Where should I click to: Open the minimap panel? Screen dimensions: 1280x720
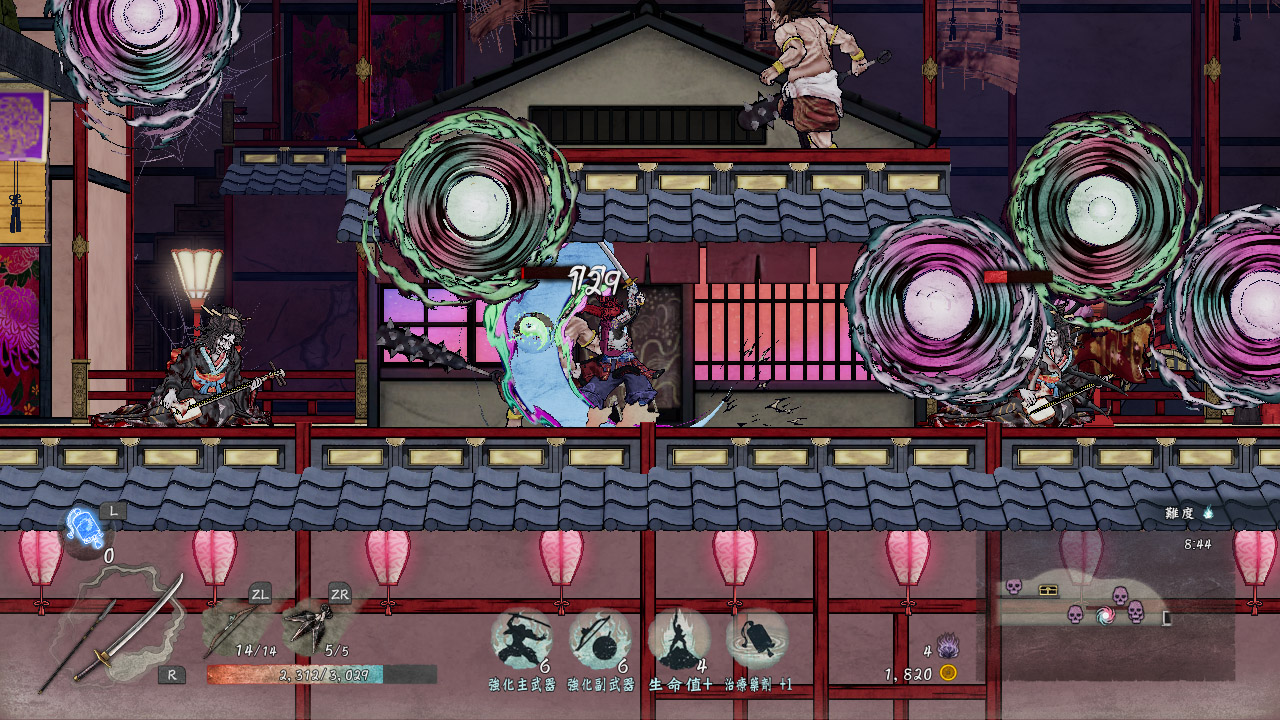pos(1105,598)
